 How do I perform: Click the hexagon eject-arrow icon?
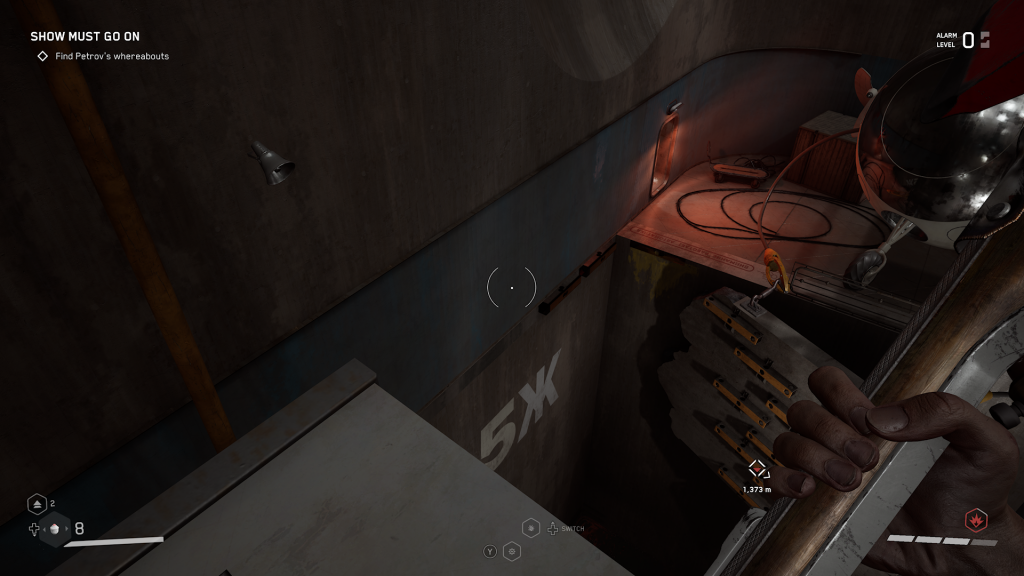coord(37,504)
